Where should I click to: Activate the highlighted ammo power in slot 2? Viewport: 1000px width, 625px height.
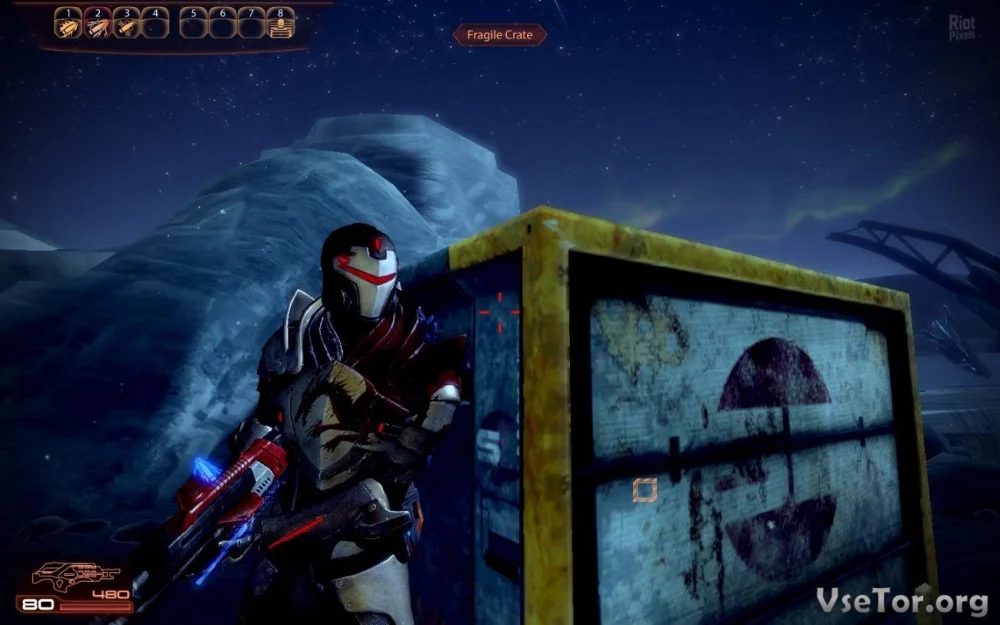[97, 26]
